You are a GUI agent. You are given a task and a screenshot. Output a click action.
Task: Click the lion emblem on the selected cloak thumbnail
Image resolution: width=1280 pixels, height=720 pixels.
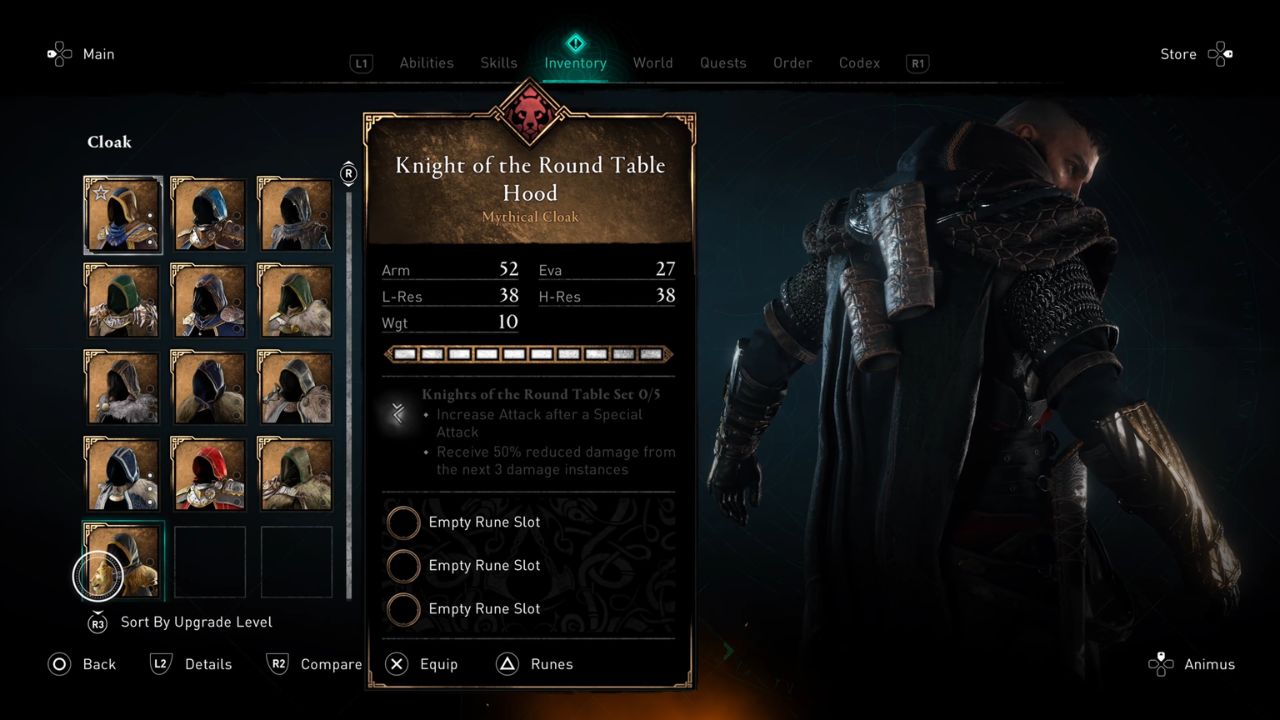98,576
